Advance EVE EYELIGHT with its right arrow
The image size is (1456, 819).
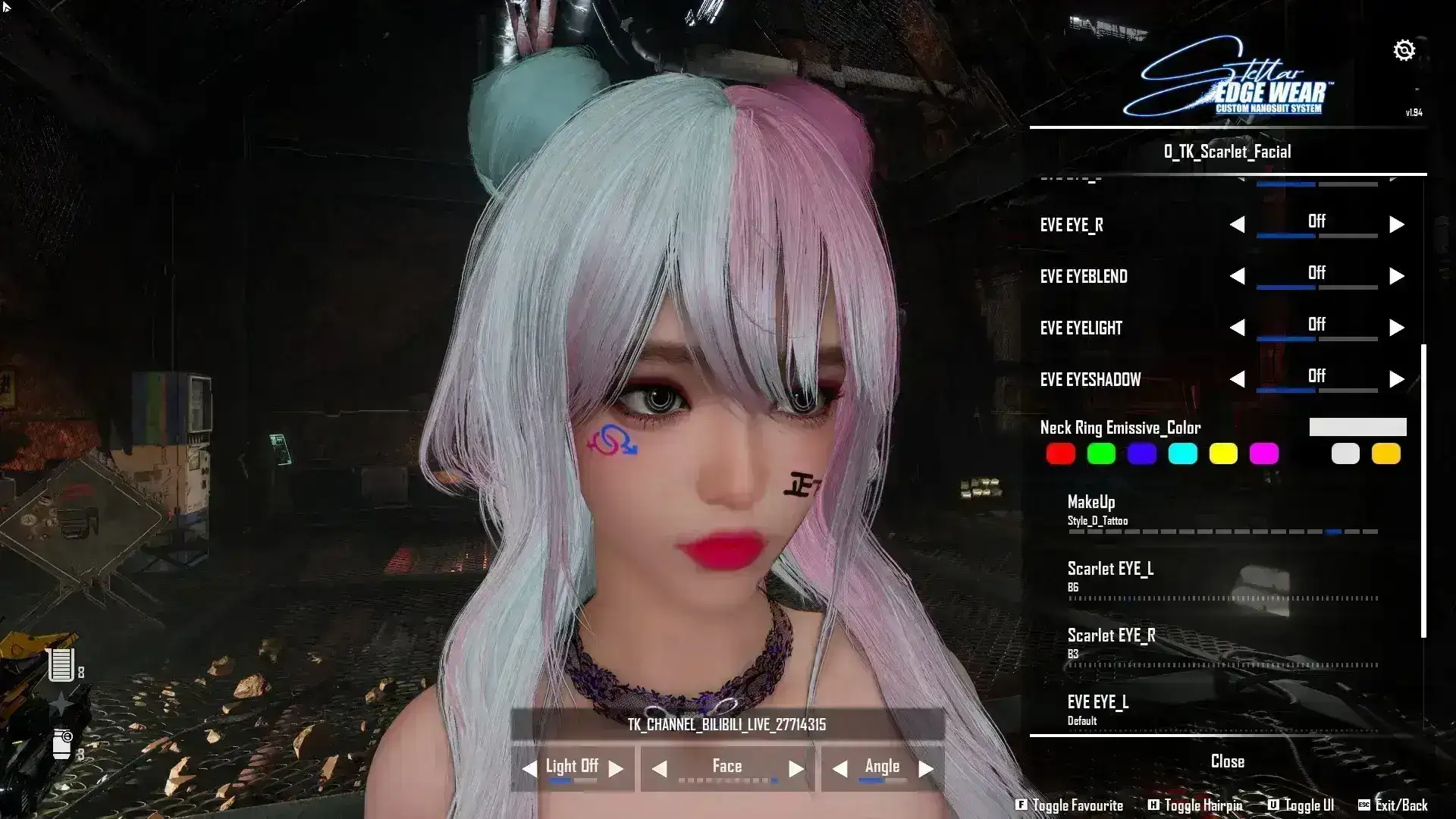click(x=1396, y=328)
